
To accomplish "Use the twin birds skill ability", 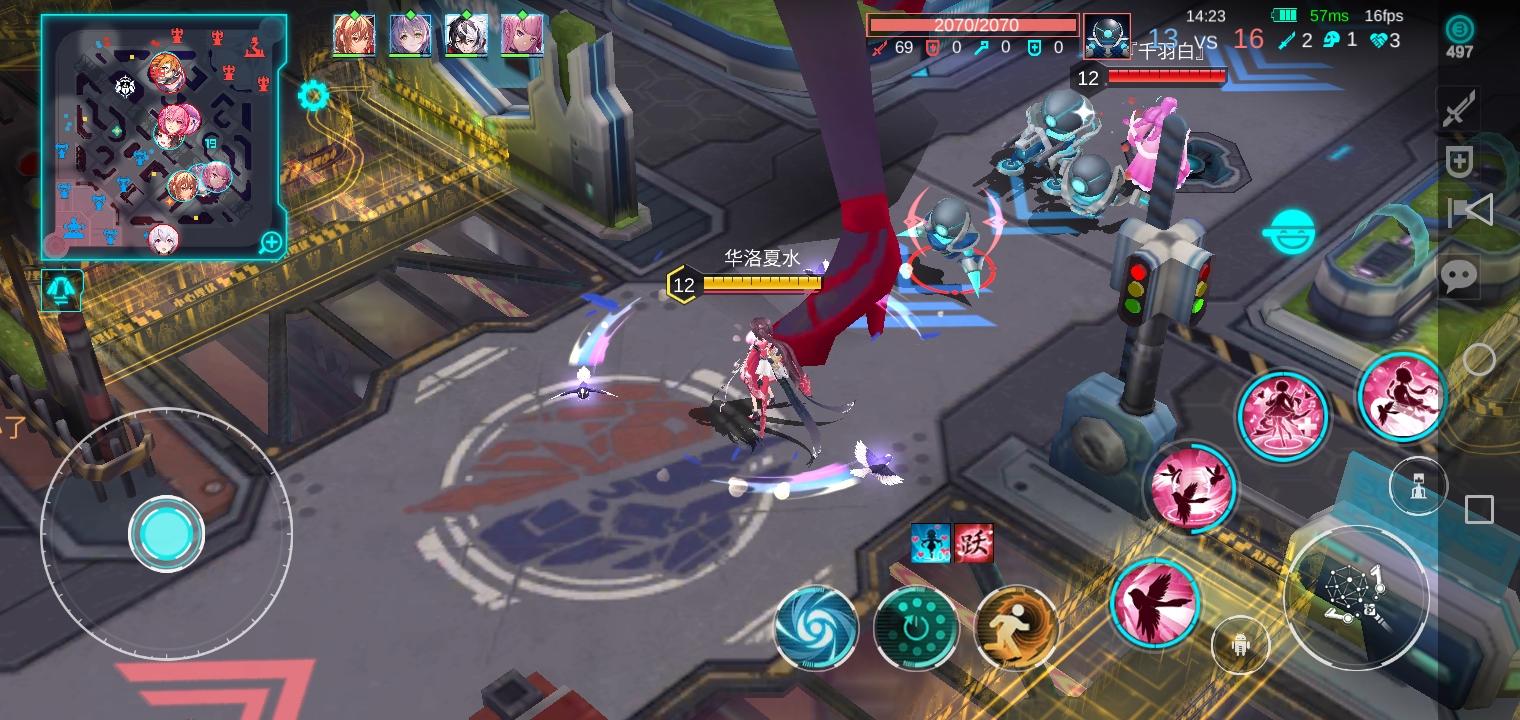I will click(1190, 489).
